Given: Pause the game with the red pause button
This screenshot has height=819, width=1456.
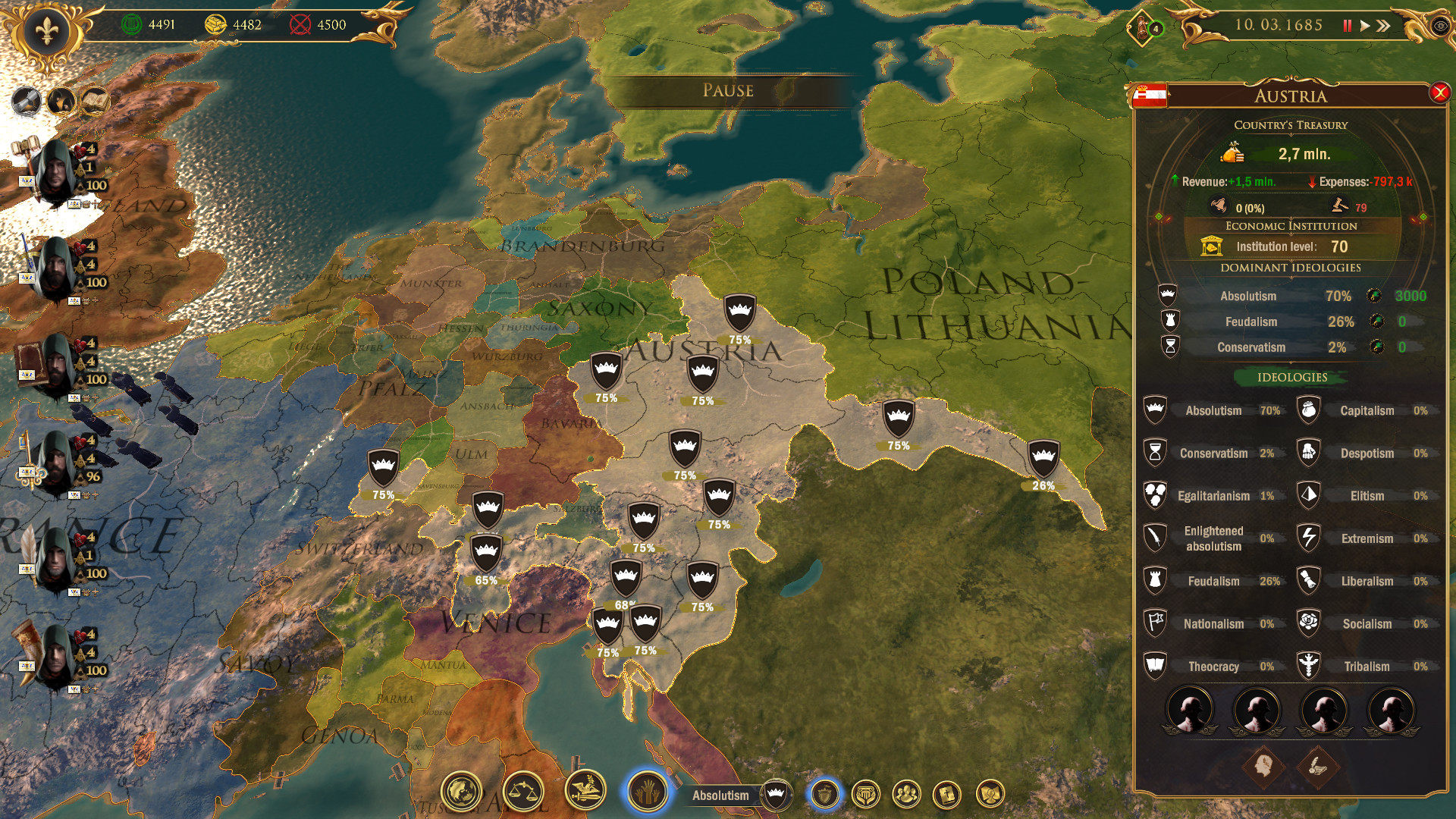Looking at the screenshot, I should pos(1347,26).
